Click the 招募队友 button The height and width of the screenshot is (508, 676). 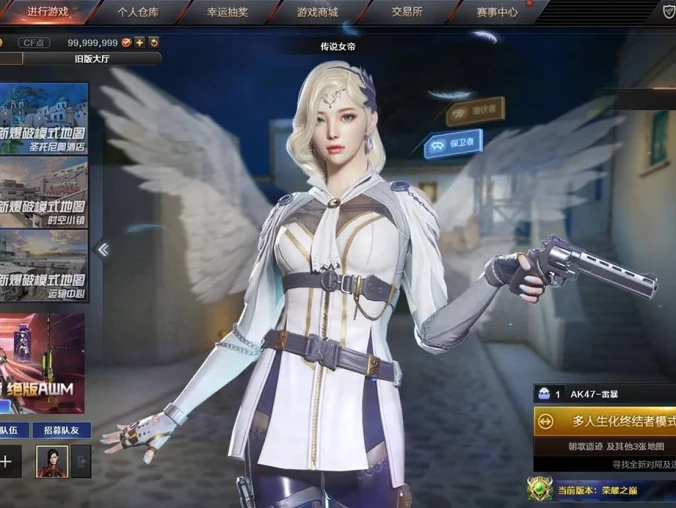61,430
